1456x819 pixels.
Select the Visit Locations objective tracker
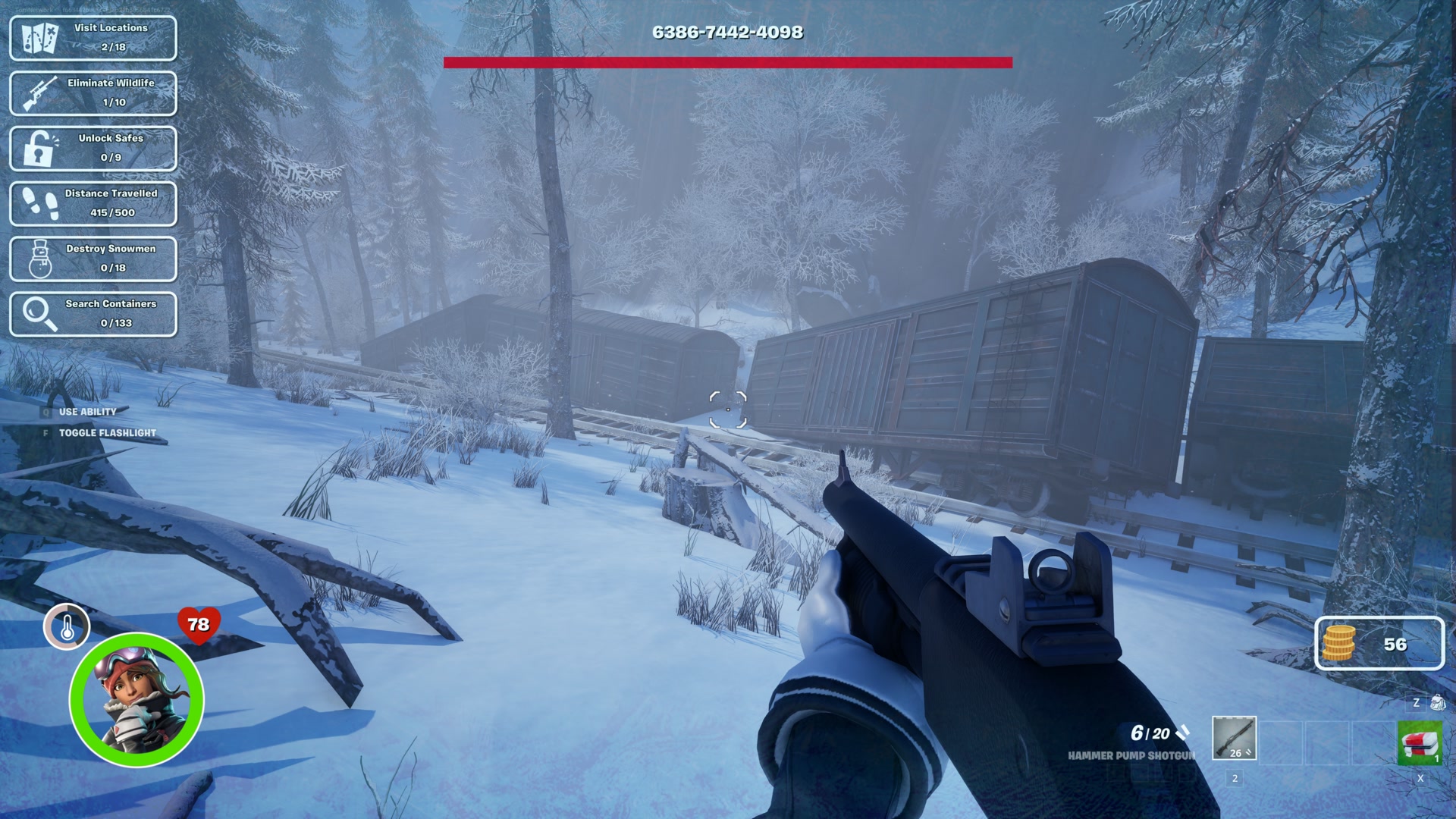[x=93, y=38]
